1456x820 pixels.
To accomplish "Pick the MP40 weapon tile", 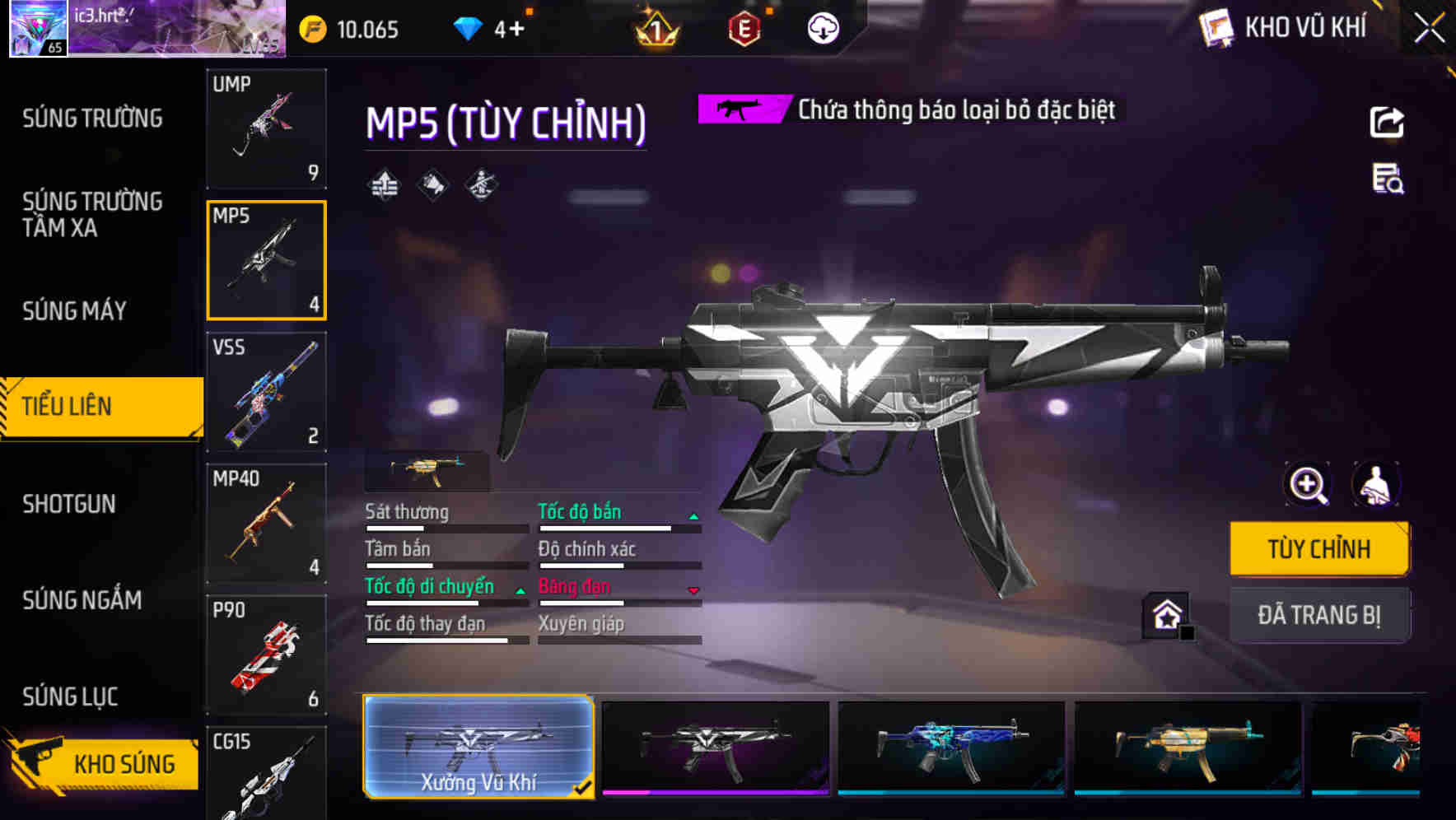I will click(x=266, y=524).
